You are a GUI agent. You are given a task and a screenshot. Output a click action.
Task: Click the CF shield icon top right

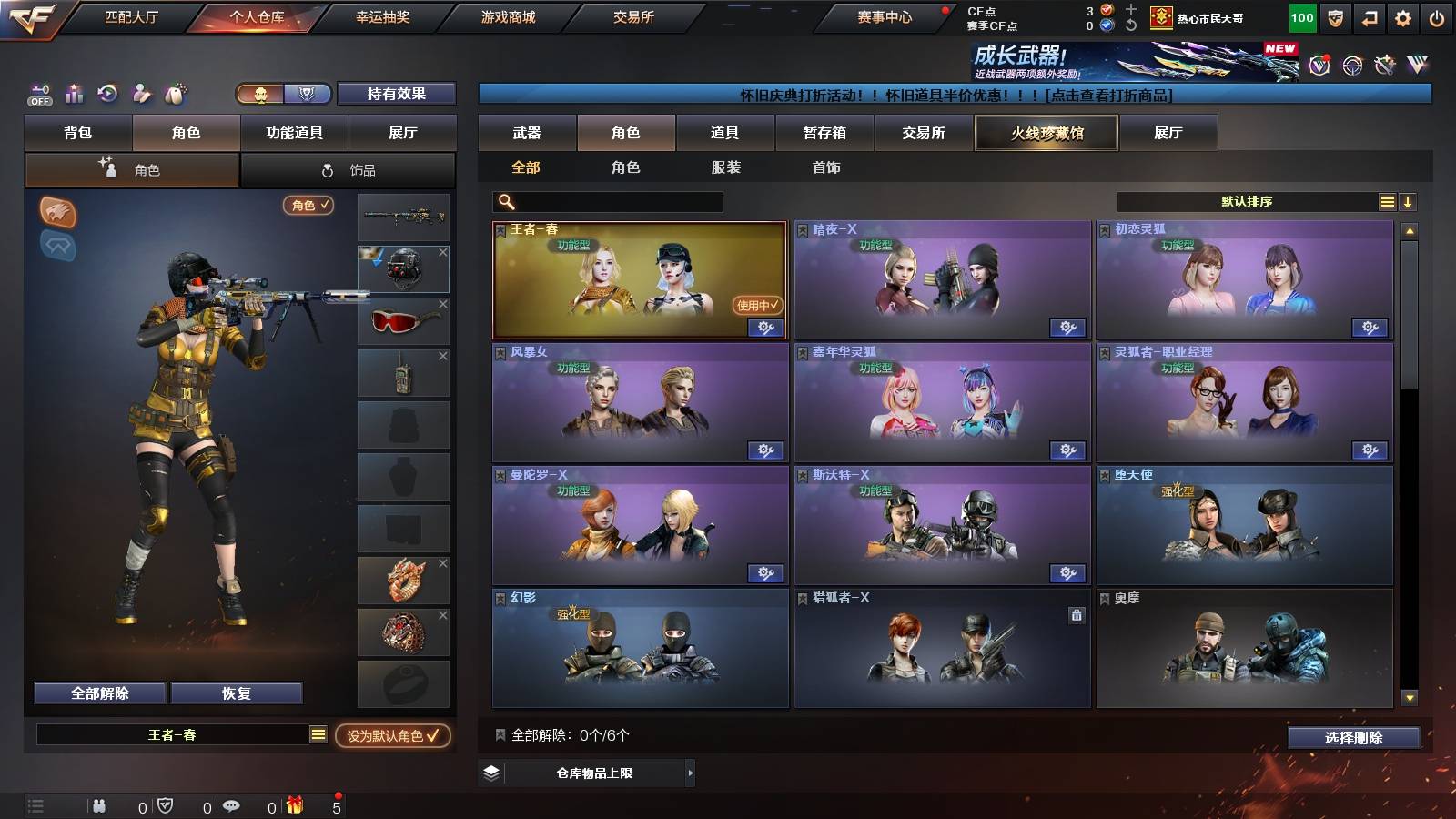tap(1334, 17)
